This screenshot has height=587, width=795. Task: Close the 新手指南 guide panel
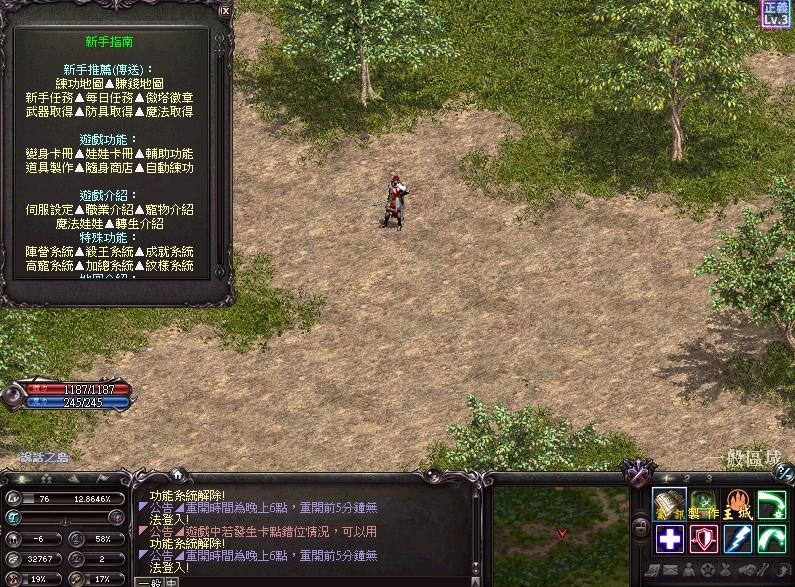click(x=225, y=12)
